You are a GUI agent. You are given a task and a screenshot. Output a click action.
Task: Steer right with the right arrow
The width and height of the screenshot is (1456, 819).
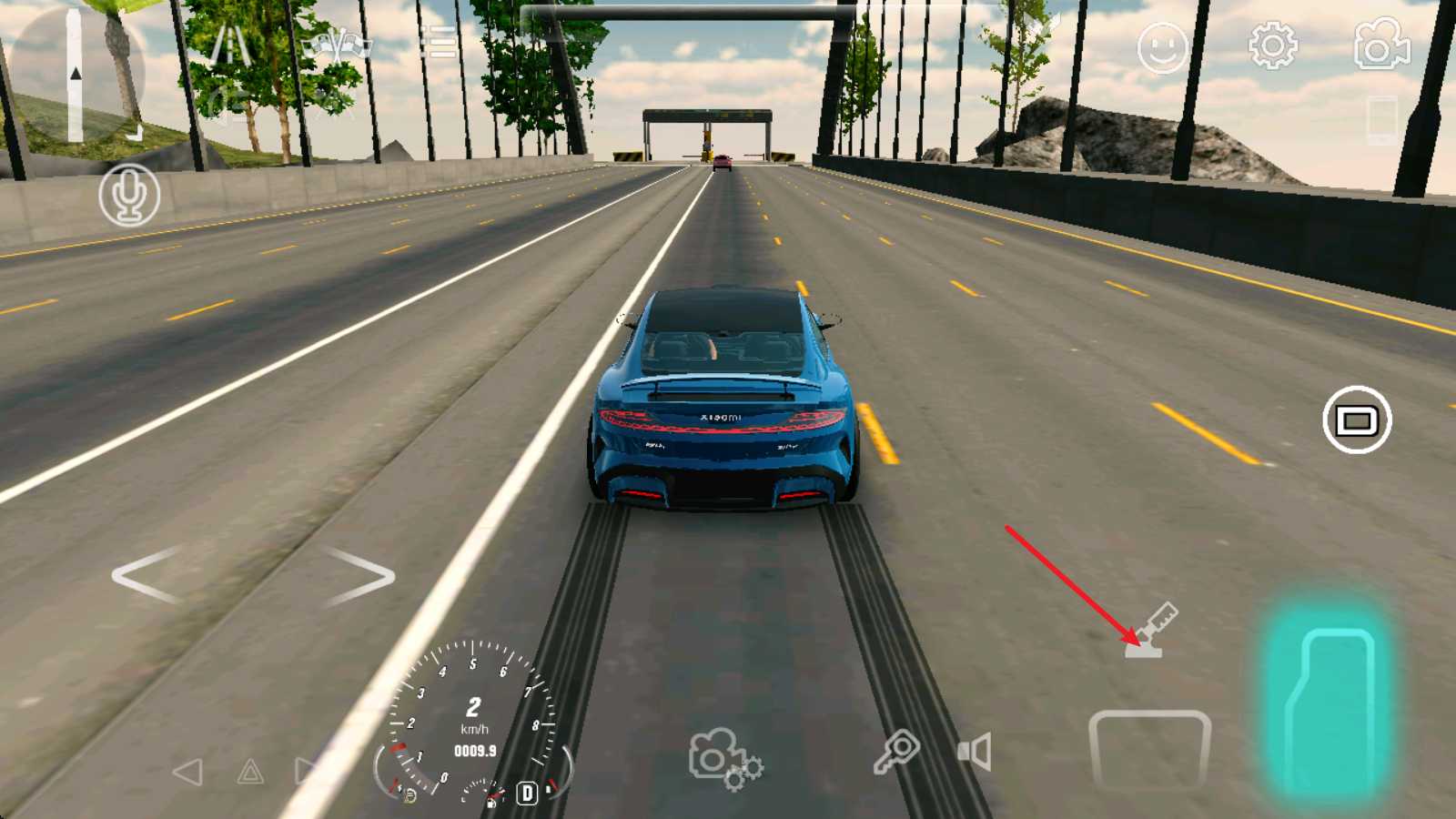[359, 575]
